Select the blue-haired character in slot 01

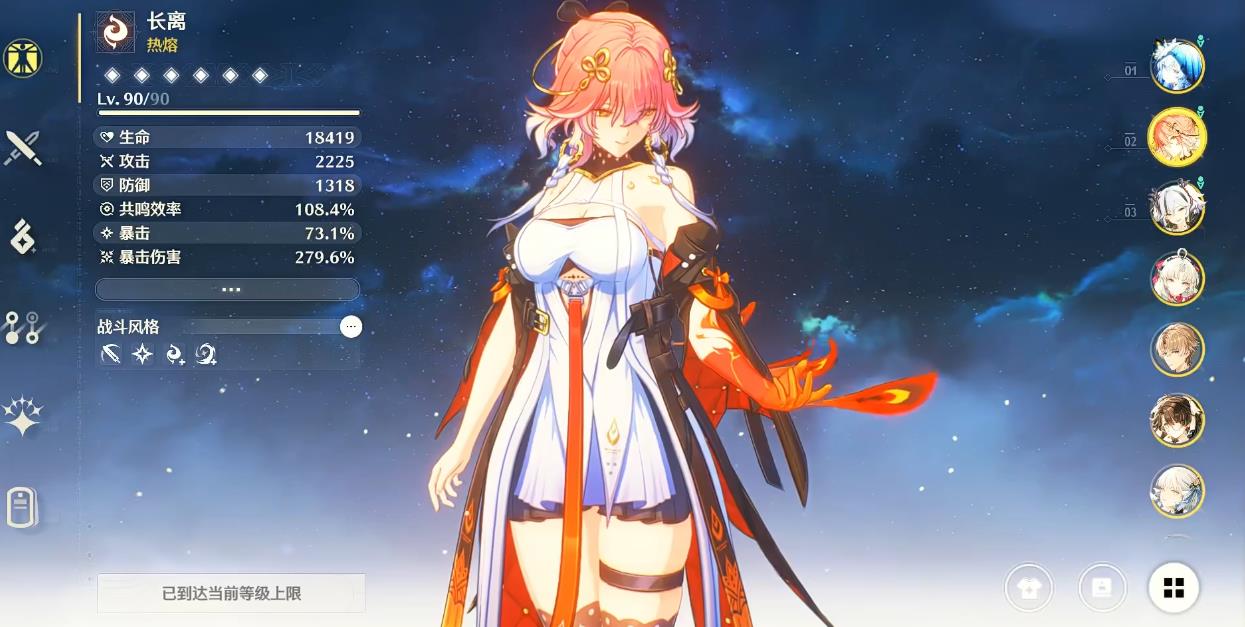coord(1176,66)
